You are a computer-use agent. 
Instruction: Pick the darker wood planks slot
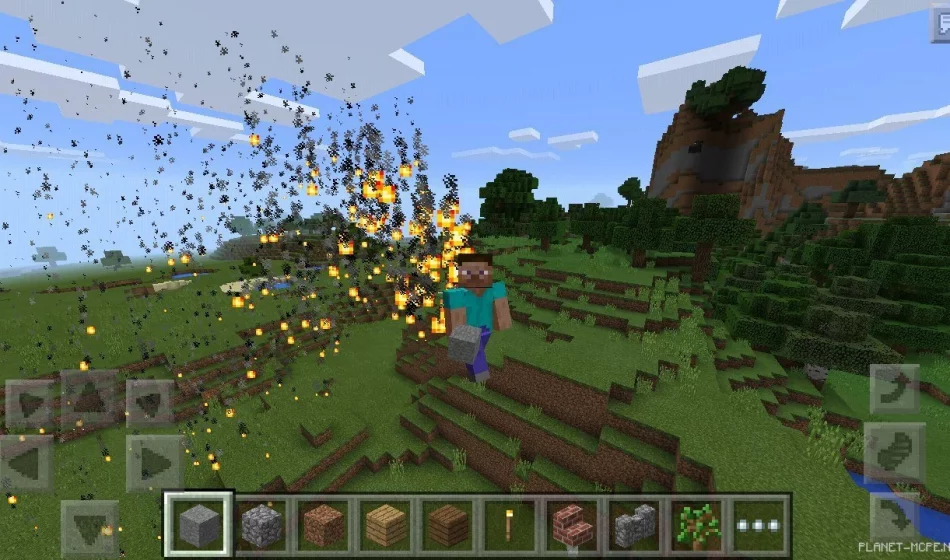click(449, 524)
